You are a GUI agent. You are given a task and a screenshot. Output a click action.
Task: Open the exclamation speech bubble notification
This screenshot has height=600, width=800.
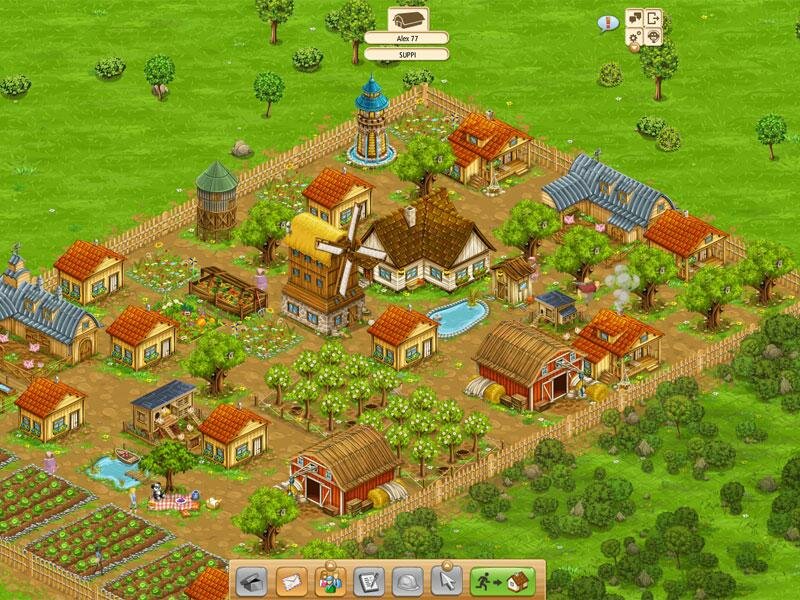[x=606, y=22]
